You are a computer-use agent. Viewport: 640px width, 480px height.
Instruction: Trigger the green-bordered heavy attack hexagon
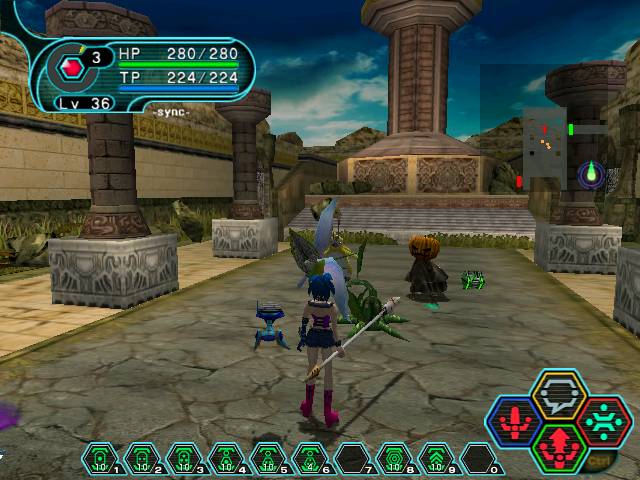point(559,446)
